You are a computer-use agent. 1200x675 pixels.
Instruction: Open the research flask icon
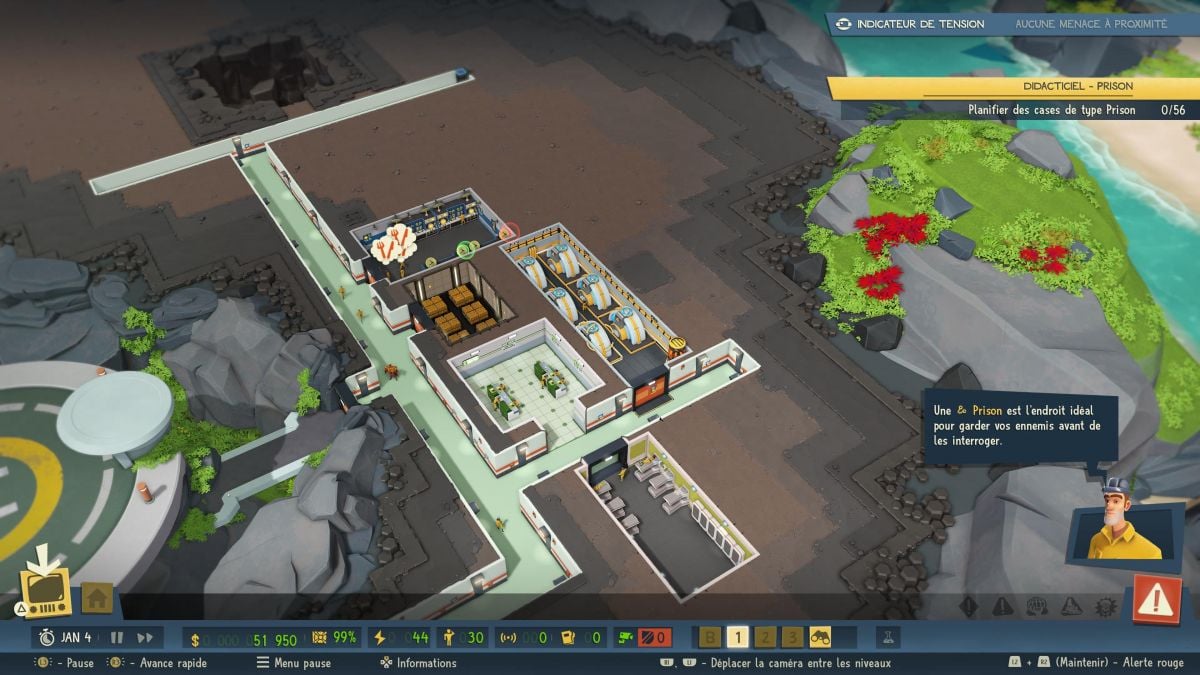[x=886, y=637]
